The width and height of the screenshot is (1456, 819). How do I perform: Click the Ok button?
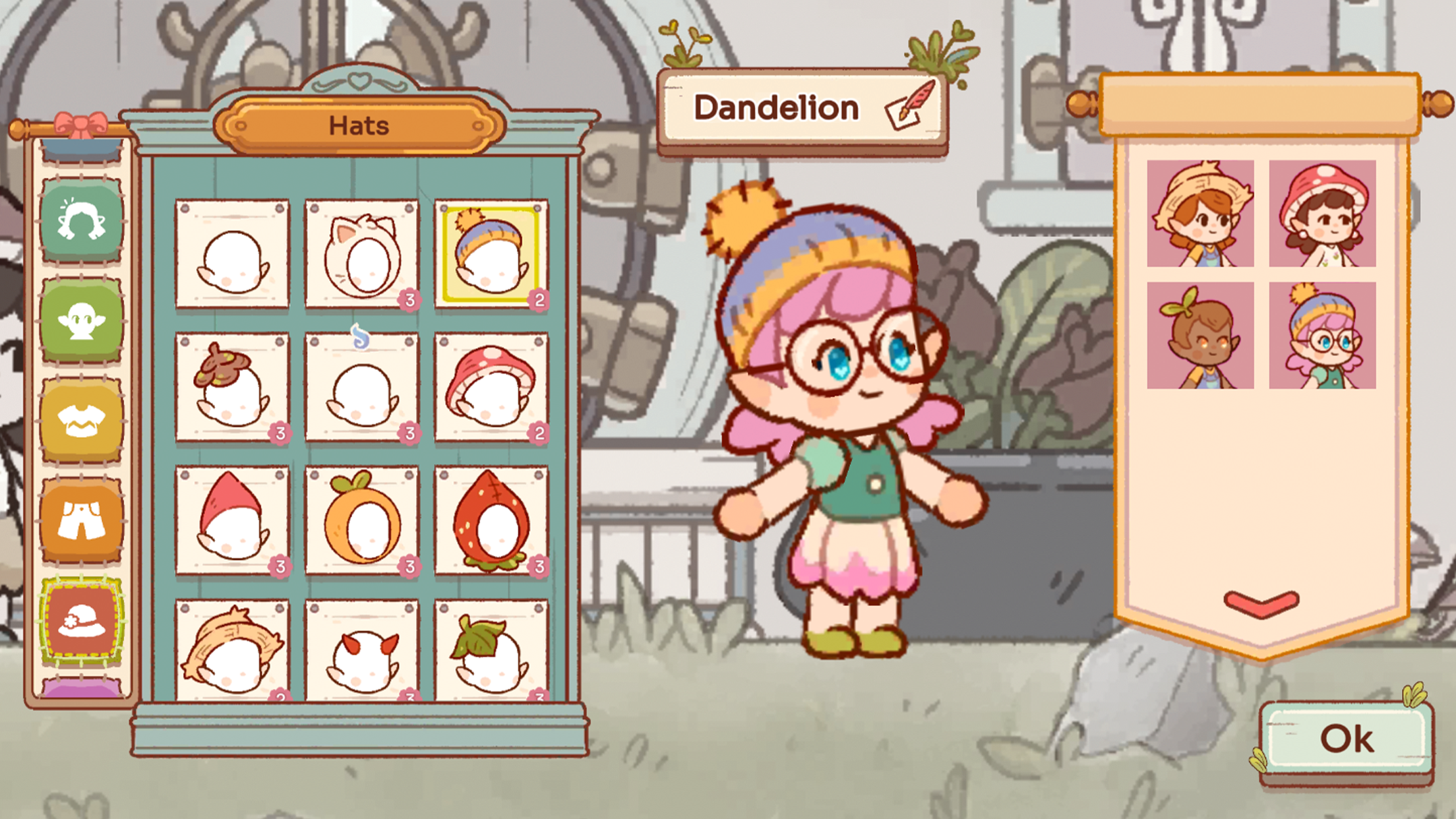1347,739
